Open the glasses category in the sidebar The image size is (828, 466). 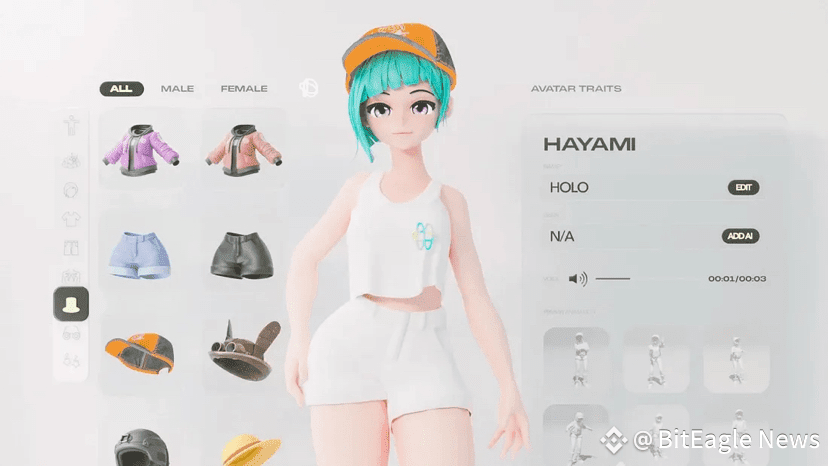(x=71, y=333)
